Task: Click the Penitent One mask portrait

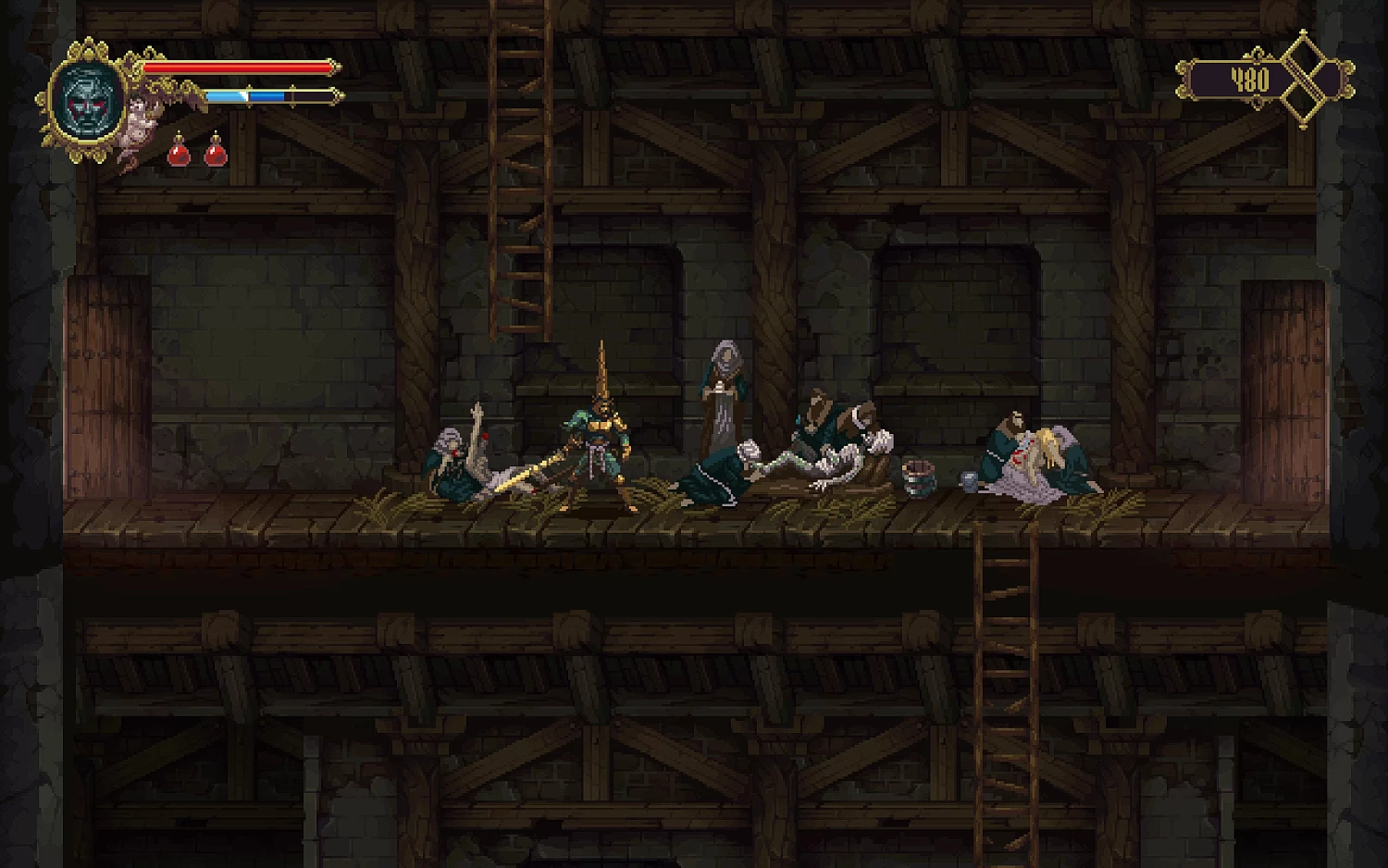Action: (x=89, y=99)
